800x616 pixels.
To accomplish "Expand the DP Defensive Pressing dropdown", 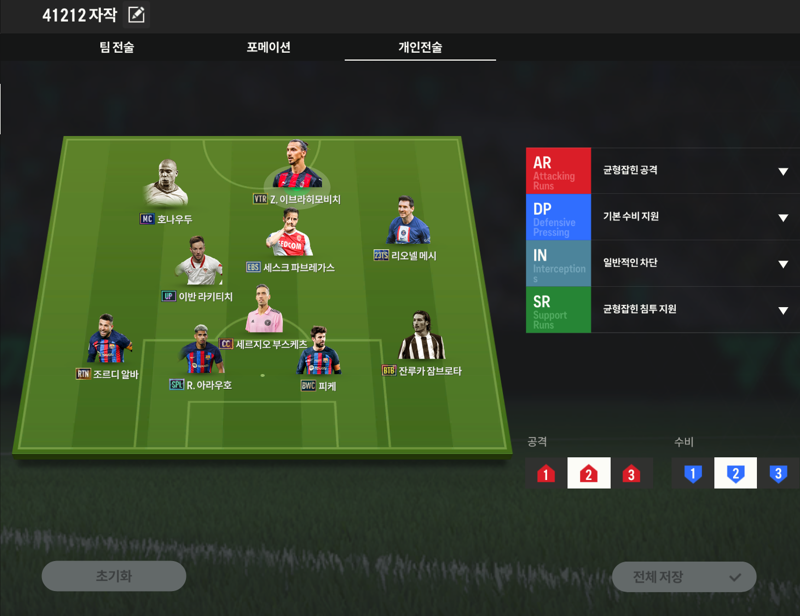I will [783, 217].
